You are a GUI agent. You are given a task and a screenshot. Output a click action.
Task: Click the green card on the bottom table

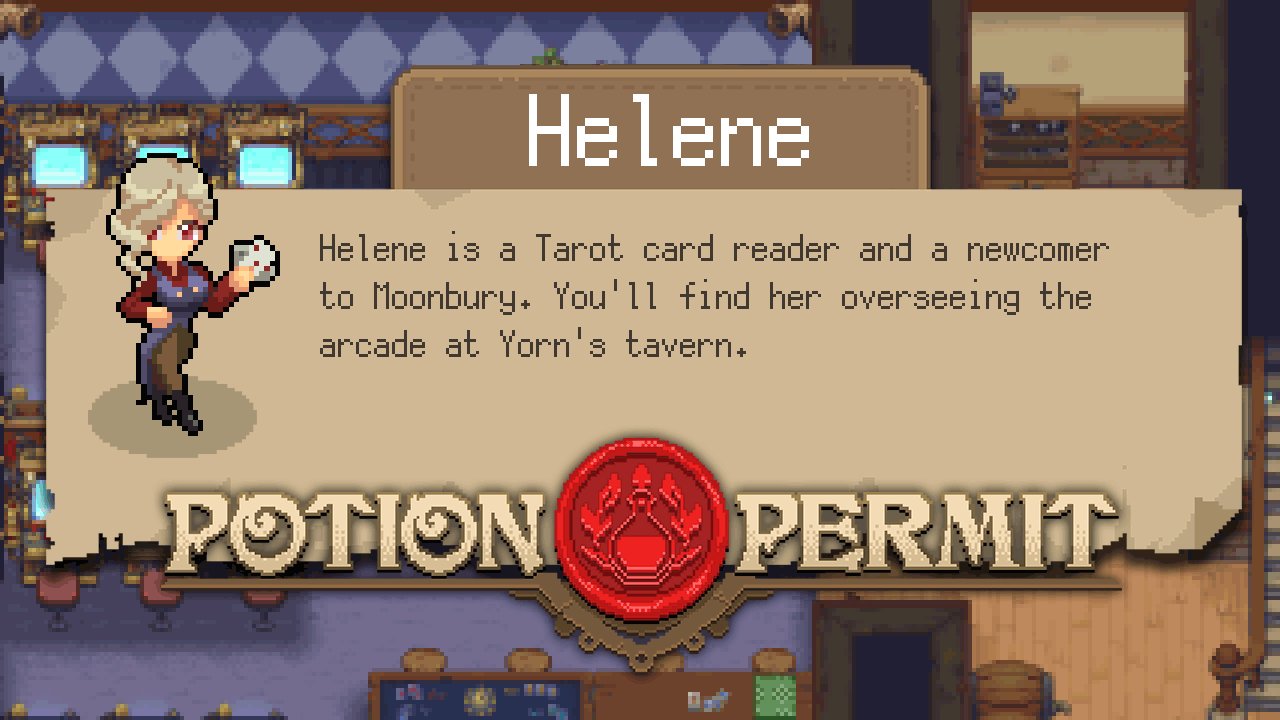pyautogui.click(x=776, y=697)
